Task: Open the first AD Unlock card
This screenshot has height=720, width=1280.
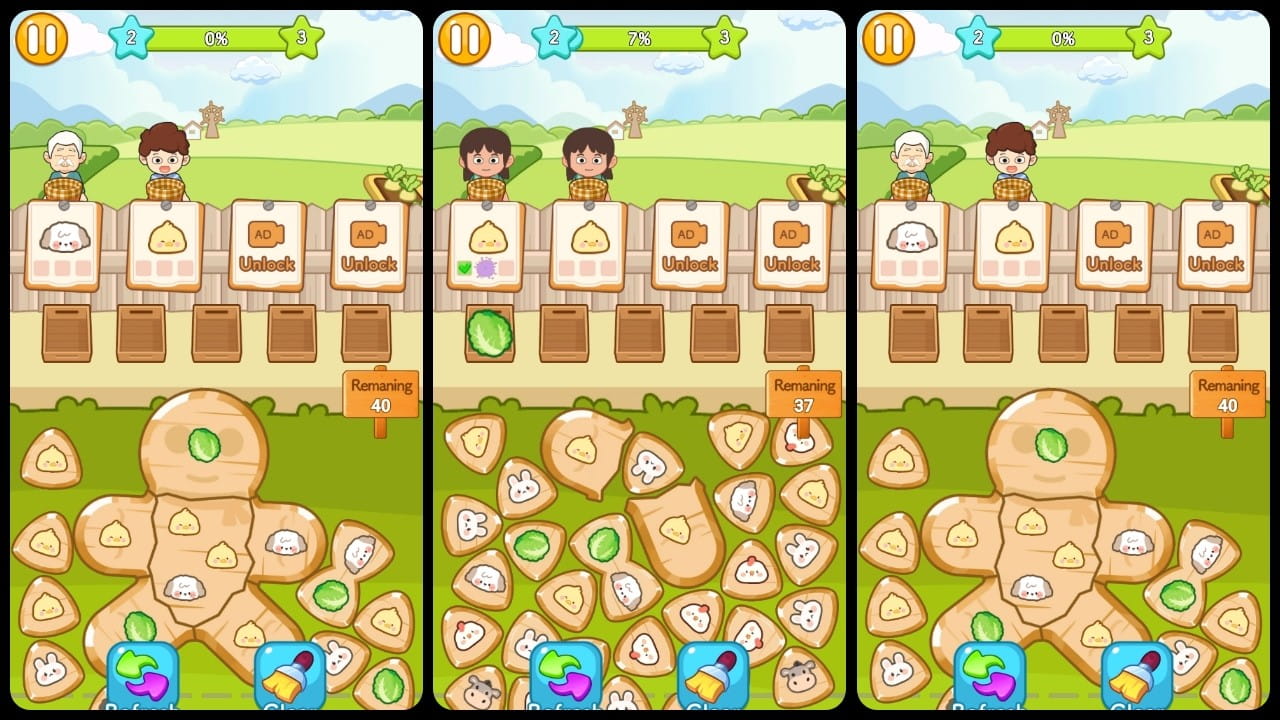Action: 266,245
